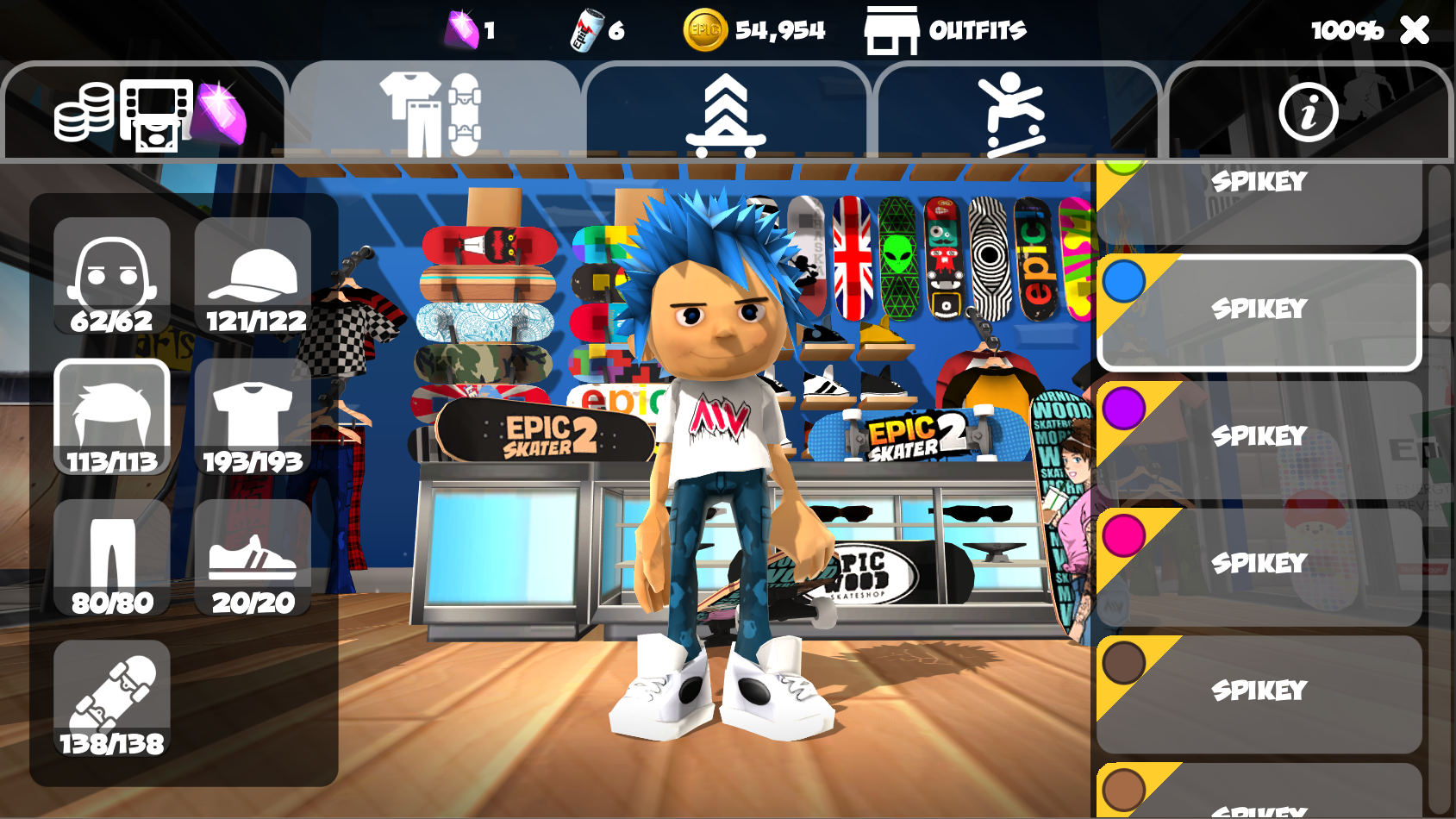This screenshot has height=819, width=1456.
Task: Choose the t-shirt category showing 193/193
Action: (x=253, y=417)
